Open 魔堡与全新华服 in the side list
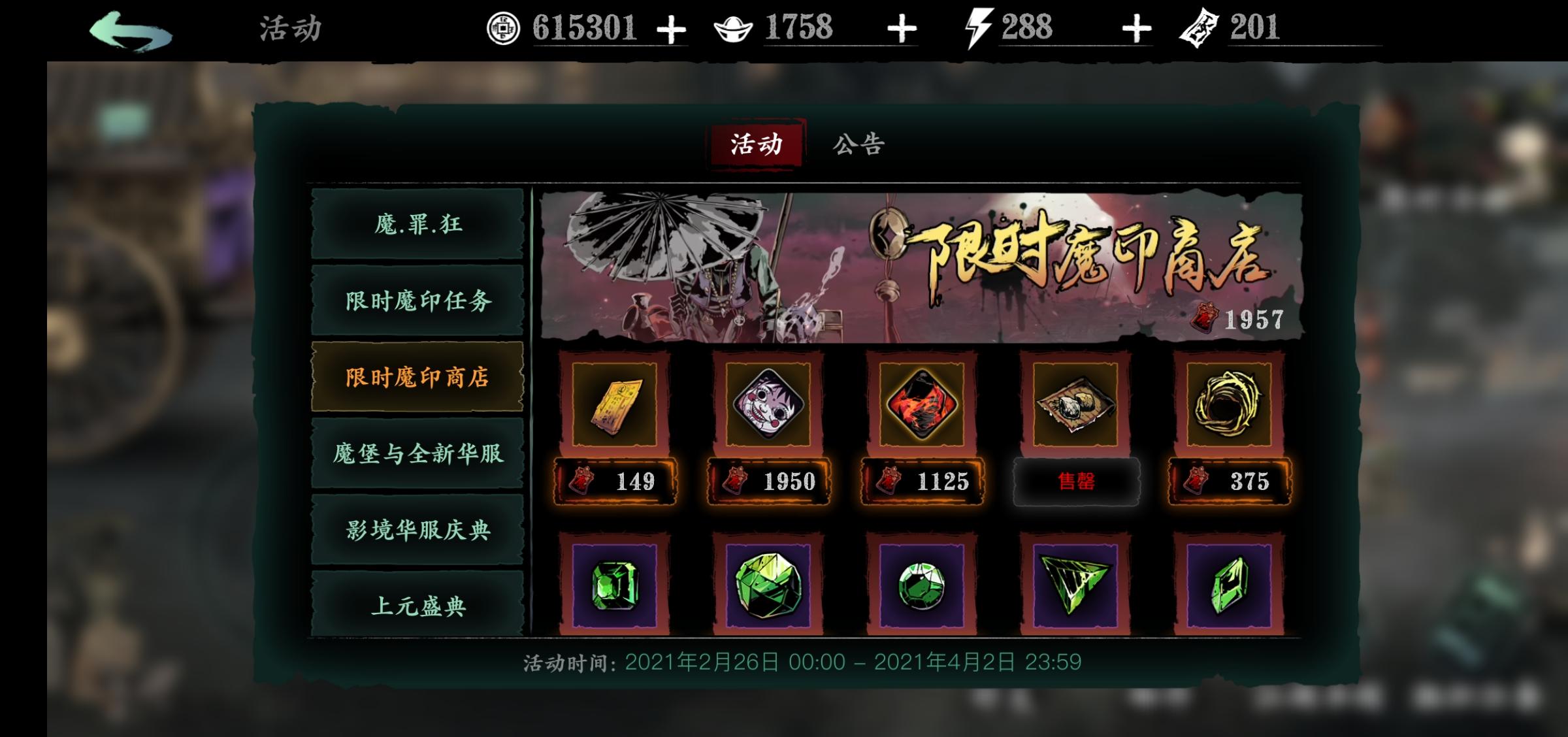 click(x=417, y=456)
